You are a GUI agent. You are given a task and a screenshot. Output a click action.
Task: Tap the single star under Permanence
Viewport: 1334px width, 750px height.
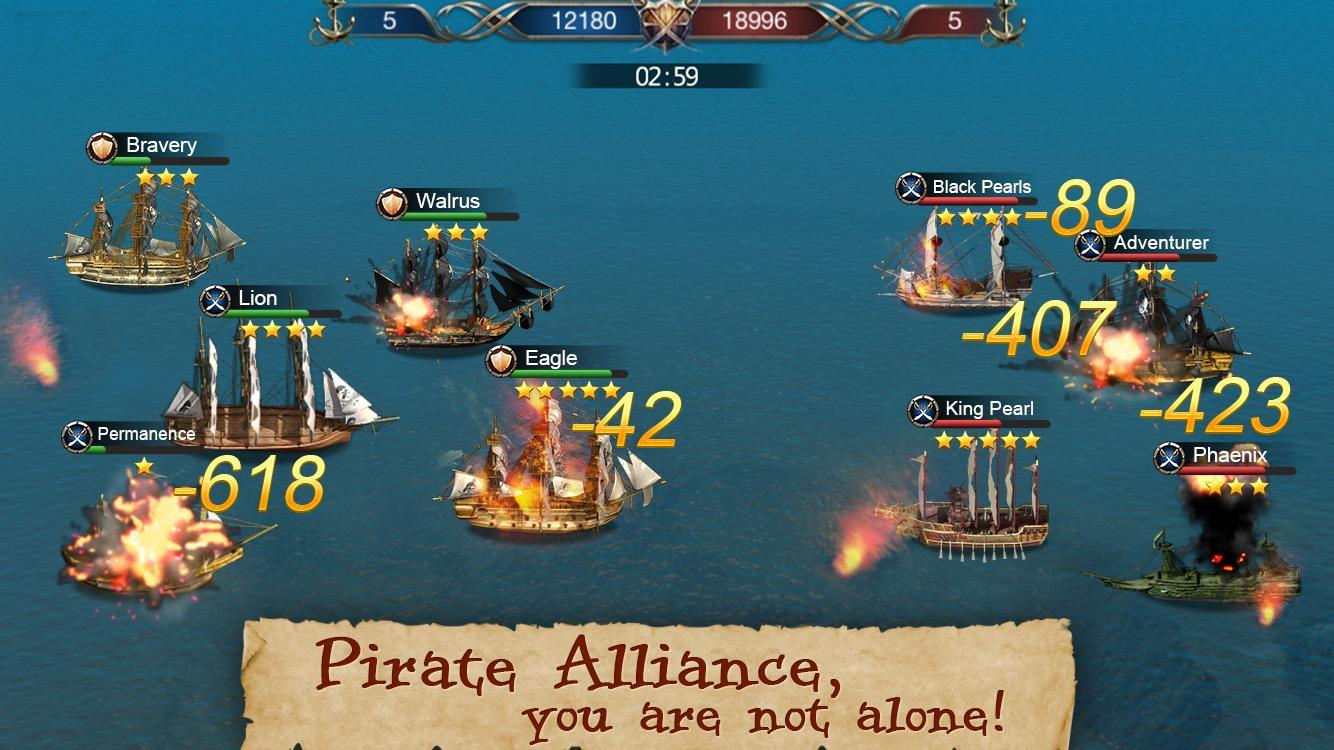(x=143, y=465)
